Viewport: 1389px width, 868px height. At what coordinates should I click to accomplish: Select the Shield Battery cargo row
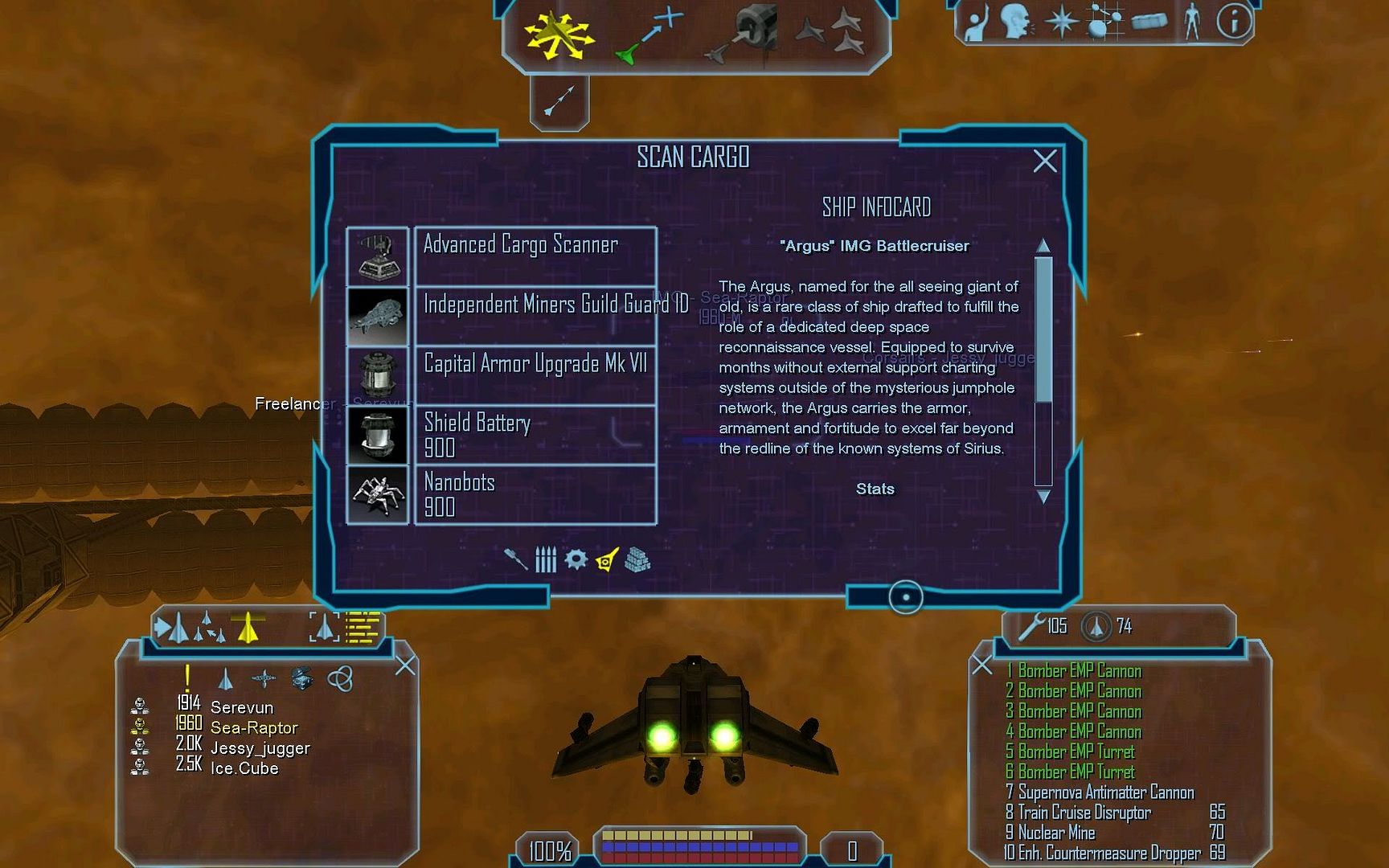point(535,434)
